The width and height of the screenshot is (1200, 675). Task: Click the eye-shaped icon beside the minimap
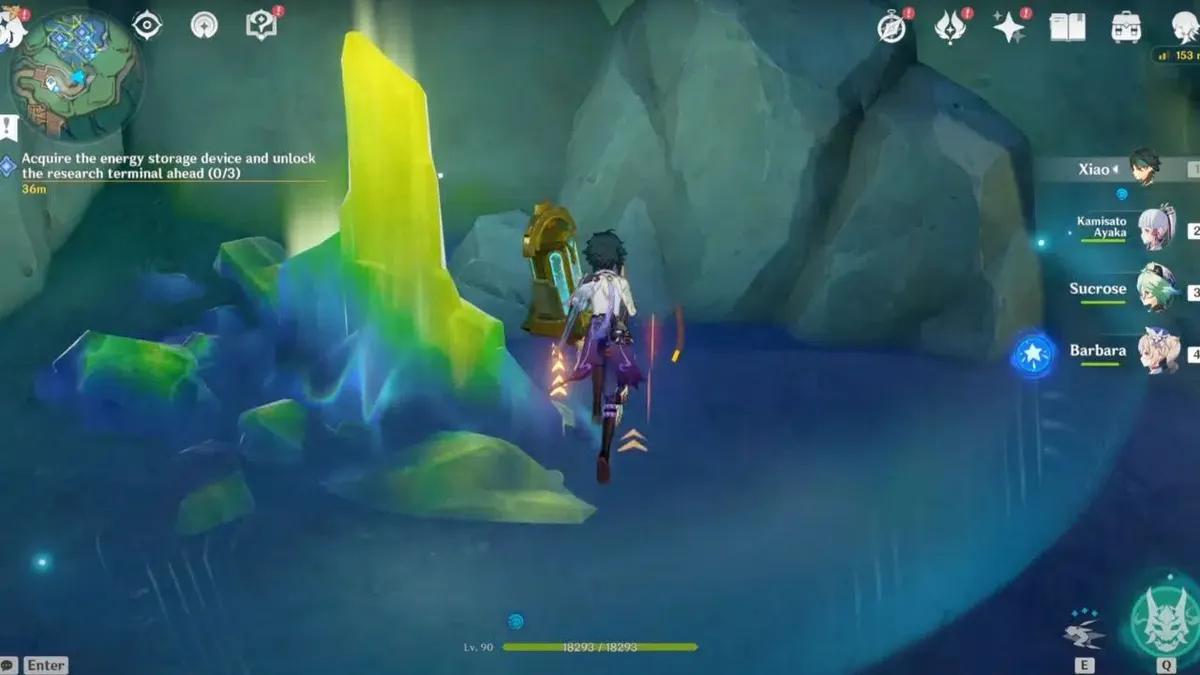click(147, 25)
